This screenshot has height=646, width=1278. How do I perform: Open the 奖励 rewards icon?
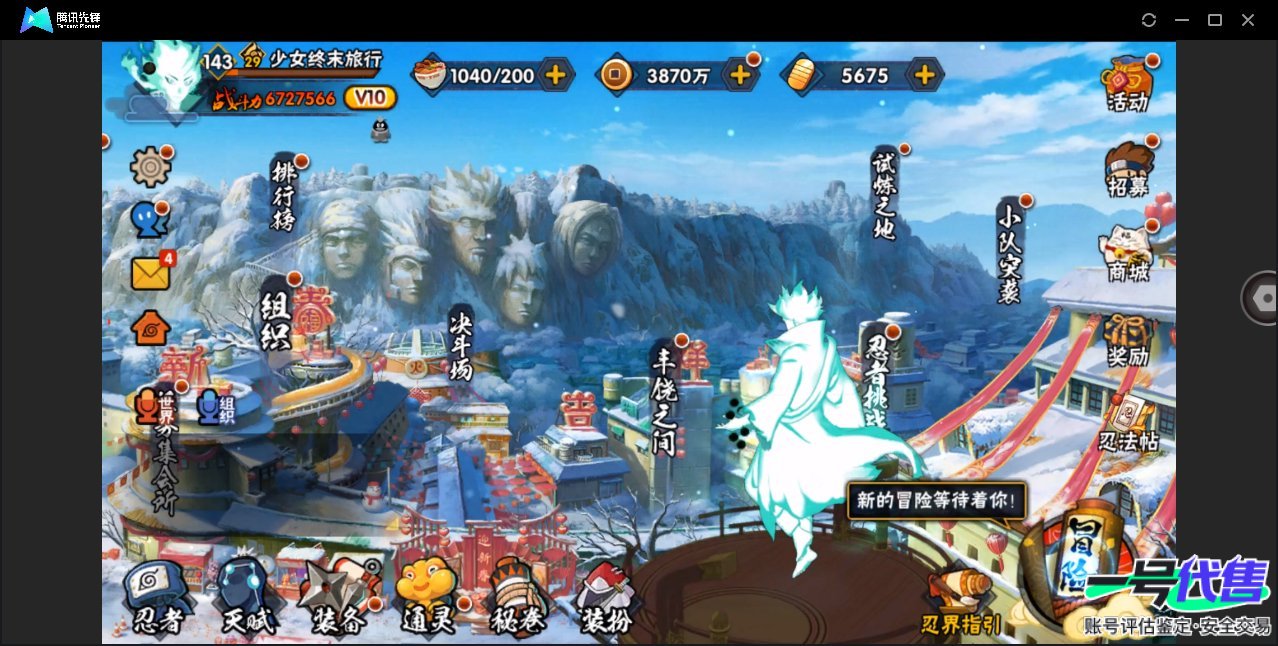point(1127,340)
